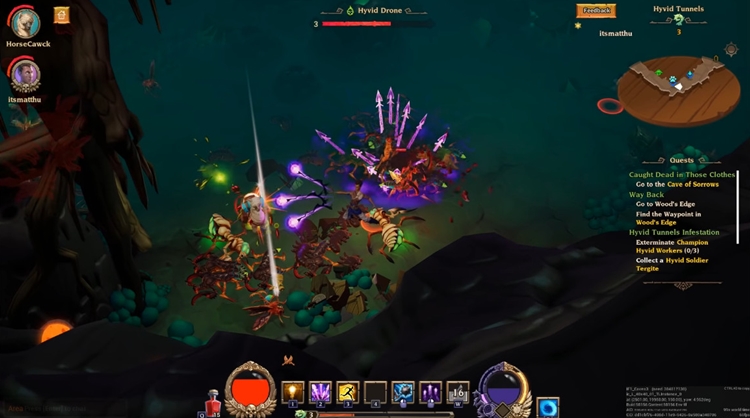
Task: Activate the purple spikes skill
Action: (431, 391)
